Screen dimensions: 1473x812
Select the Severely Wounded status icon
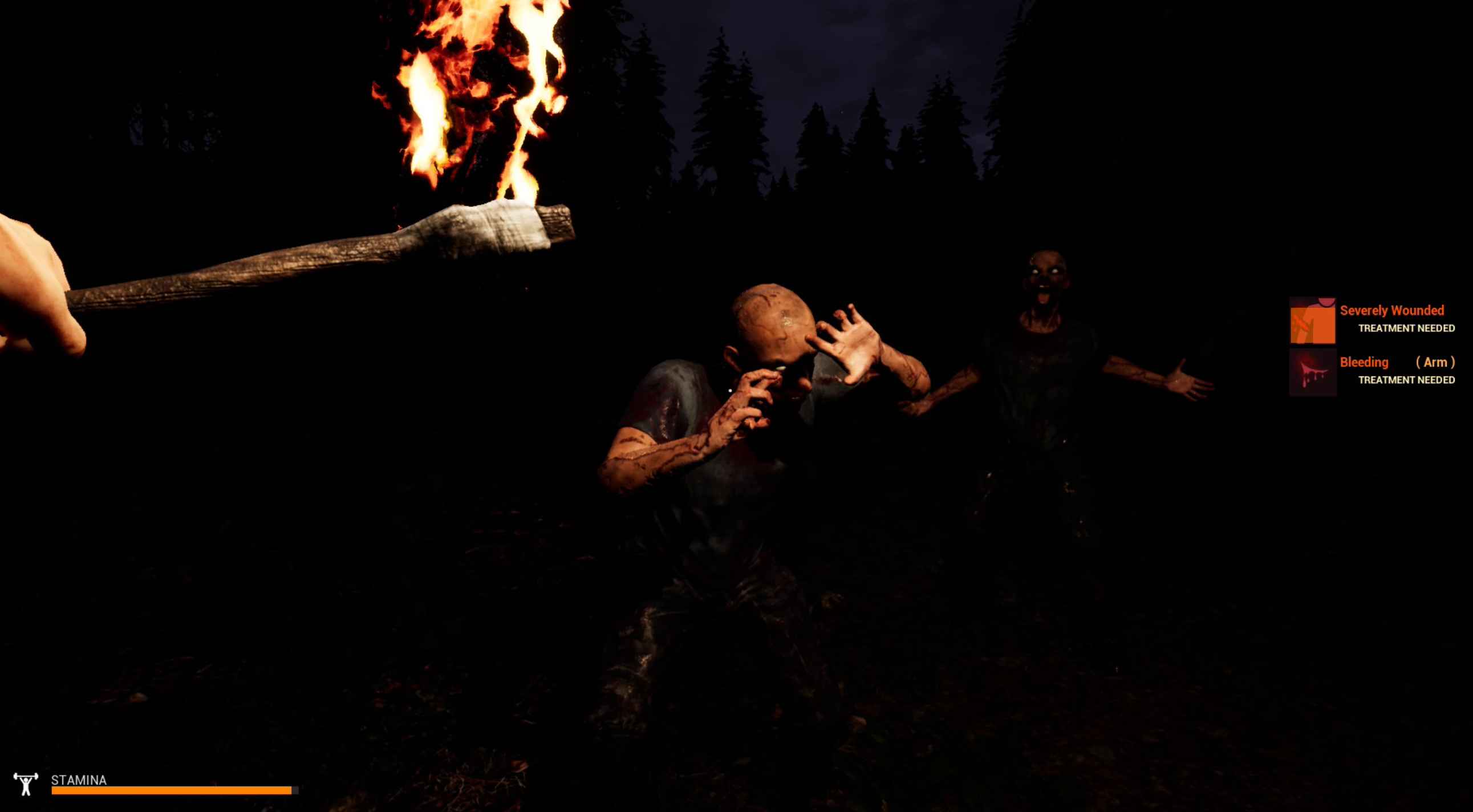tap(1312, 320)
